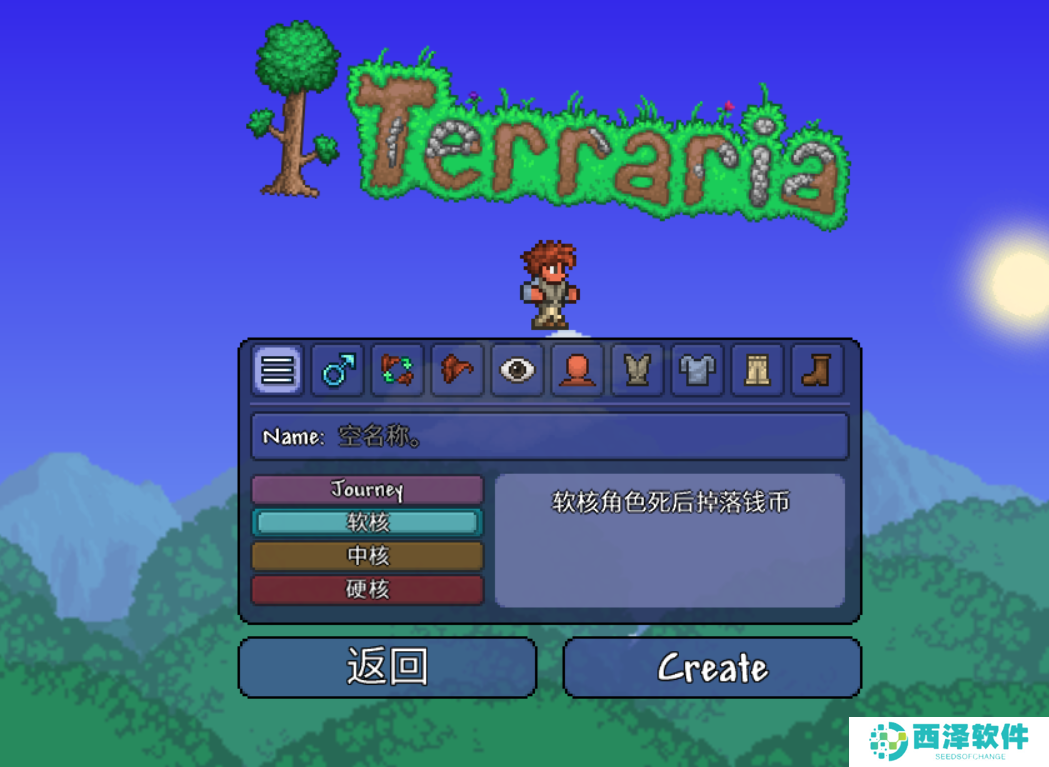1049x767 pixels.
Task: Pick the 中核 mediumcore difficulty
Action: point(367,556)
